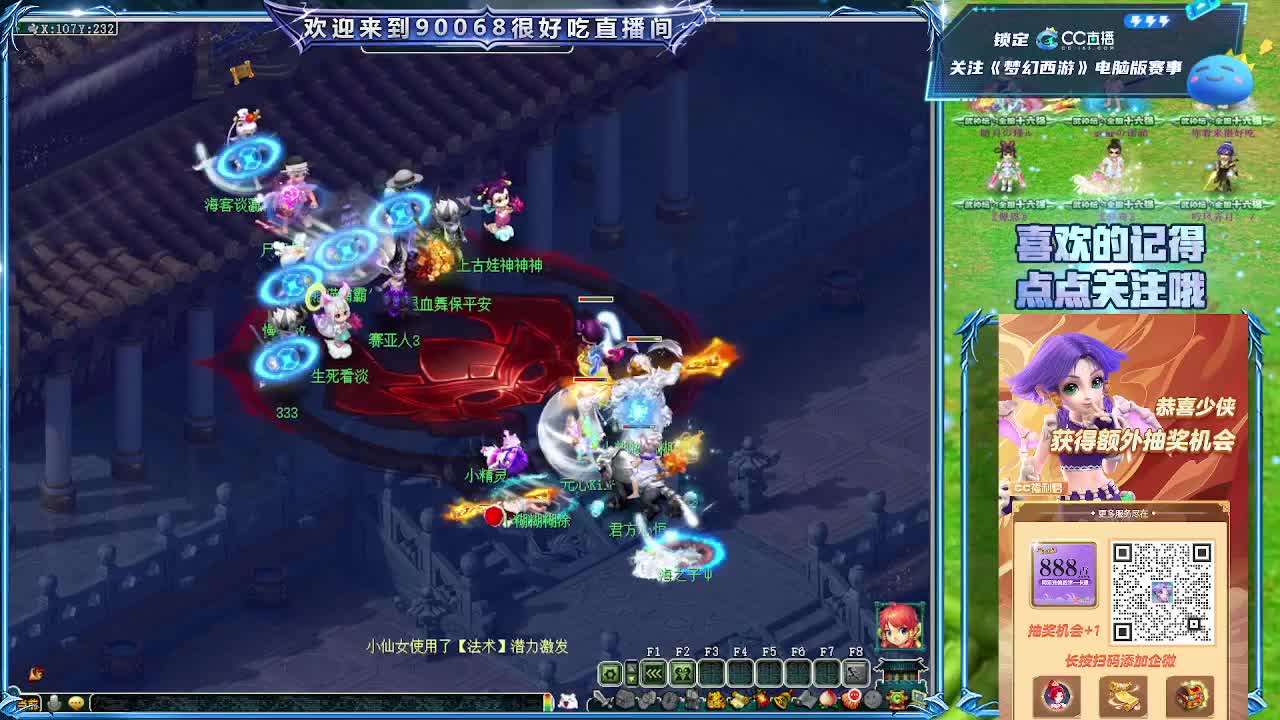Image resolution: width=1280 pixels, height=720 pixels.
Task: Click the green C gift chest icon
Action: [x=895, y=699]
